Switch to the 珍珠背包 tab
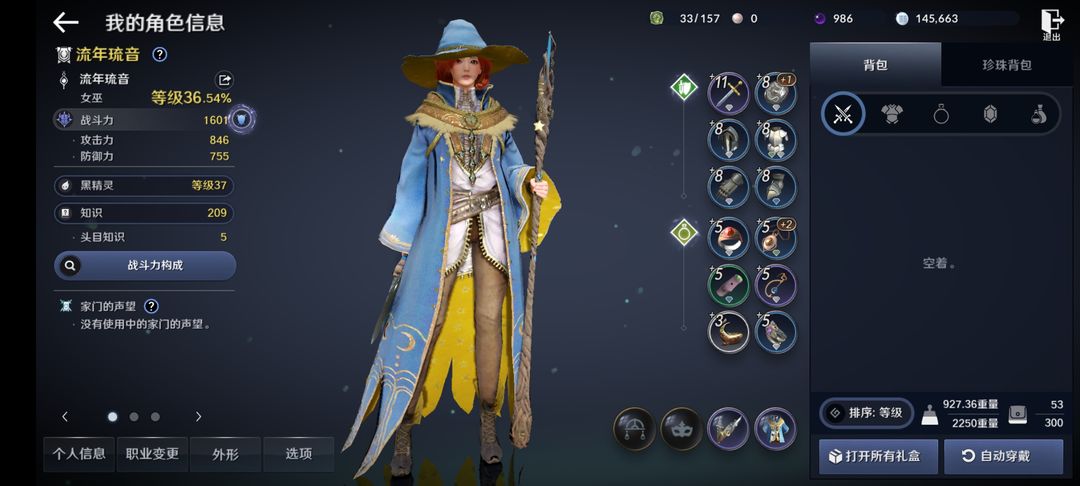 coord(1006,65)
